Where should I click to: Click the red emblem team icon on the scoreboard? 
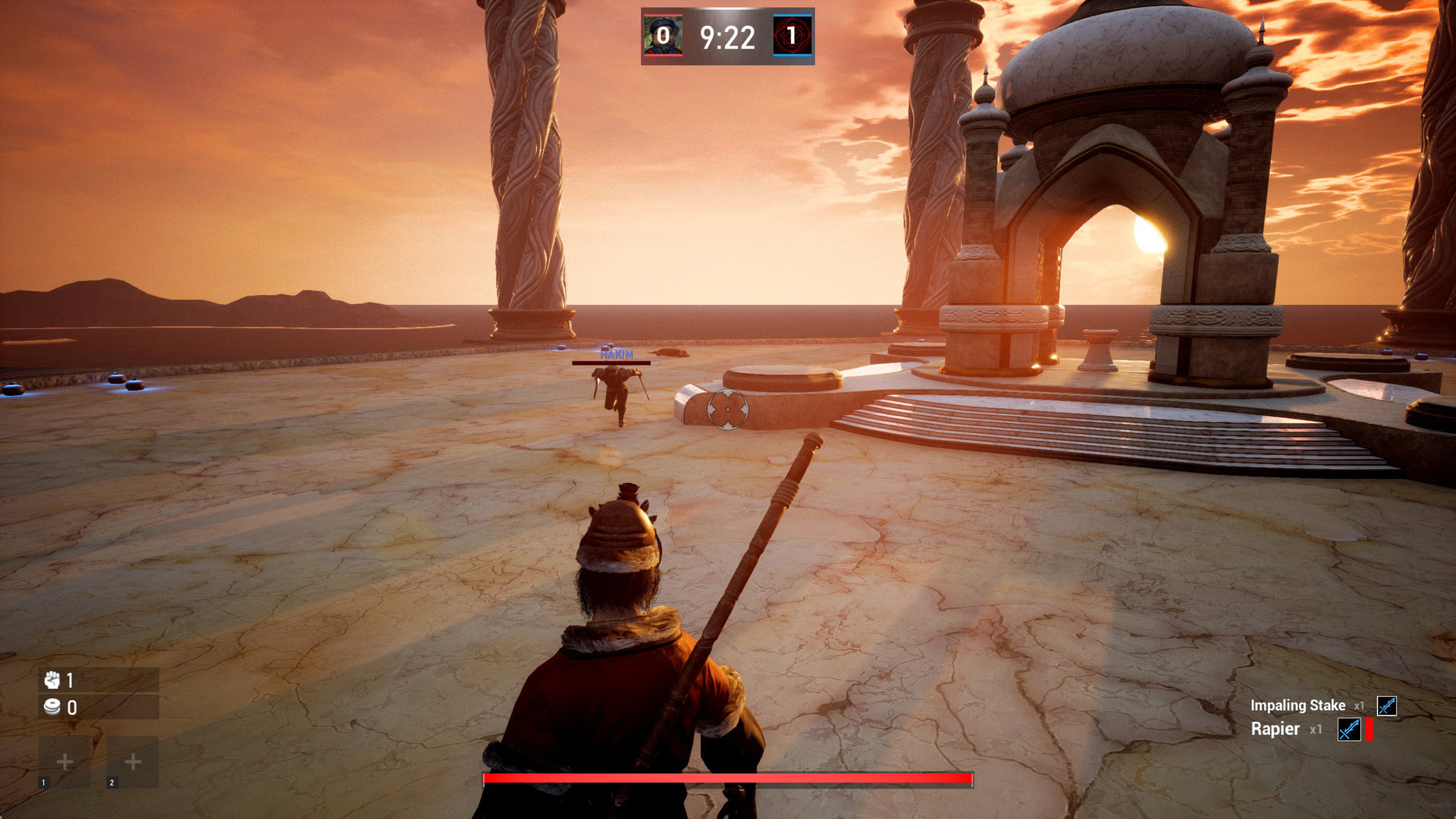[792, 36]
